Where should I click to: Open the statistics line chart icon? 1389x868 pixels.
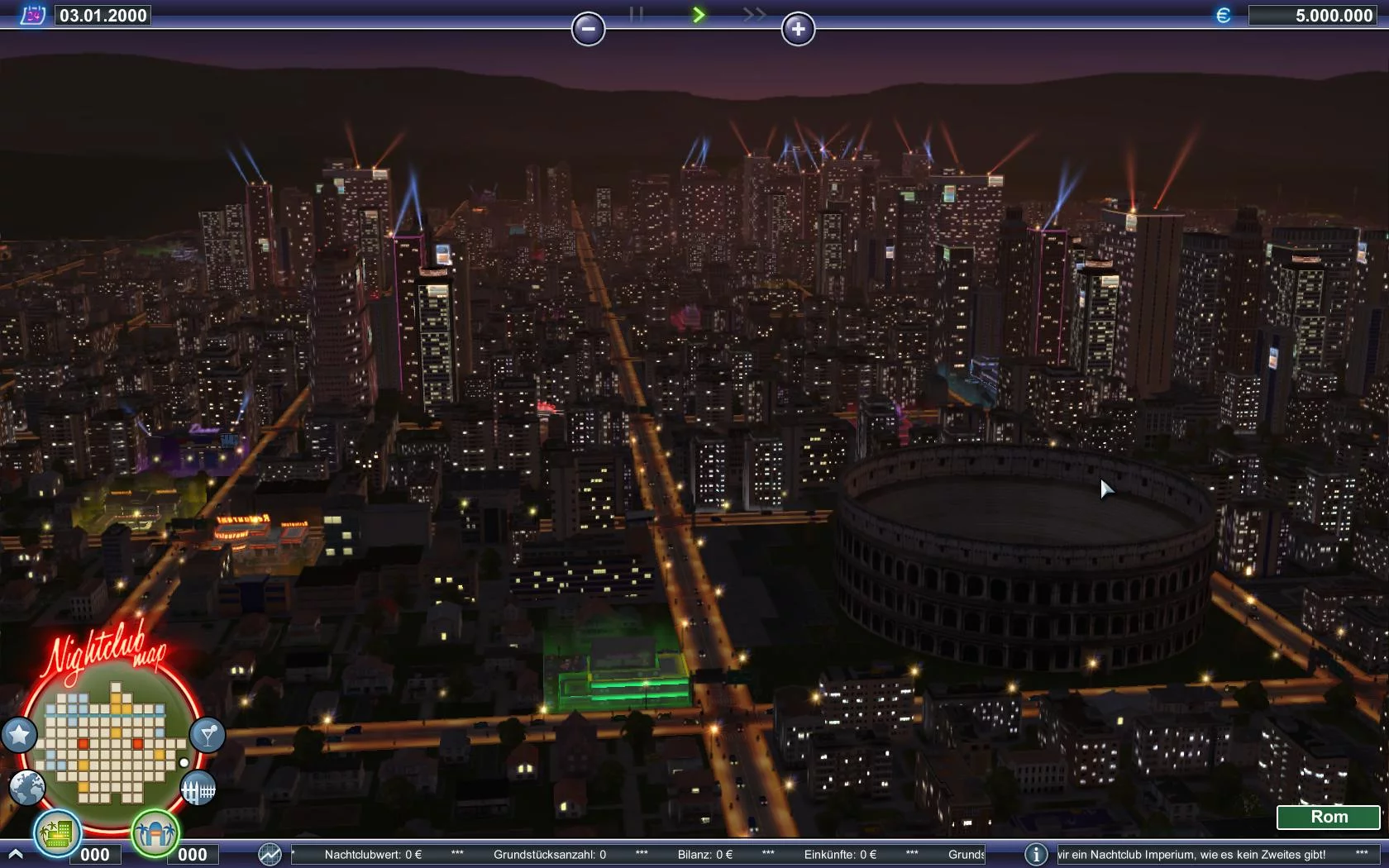pyautogui.click(x=270, y=854)
